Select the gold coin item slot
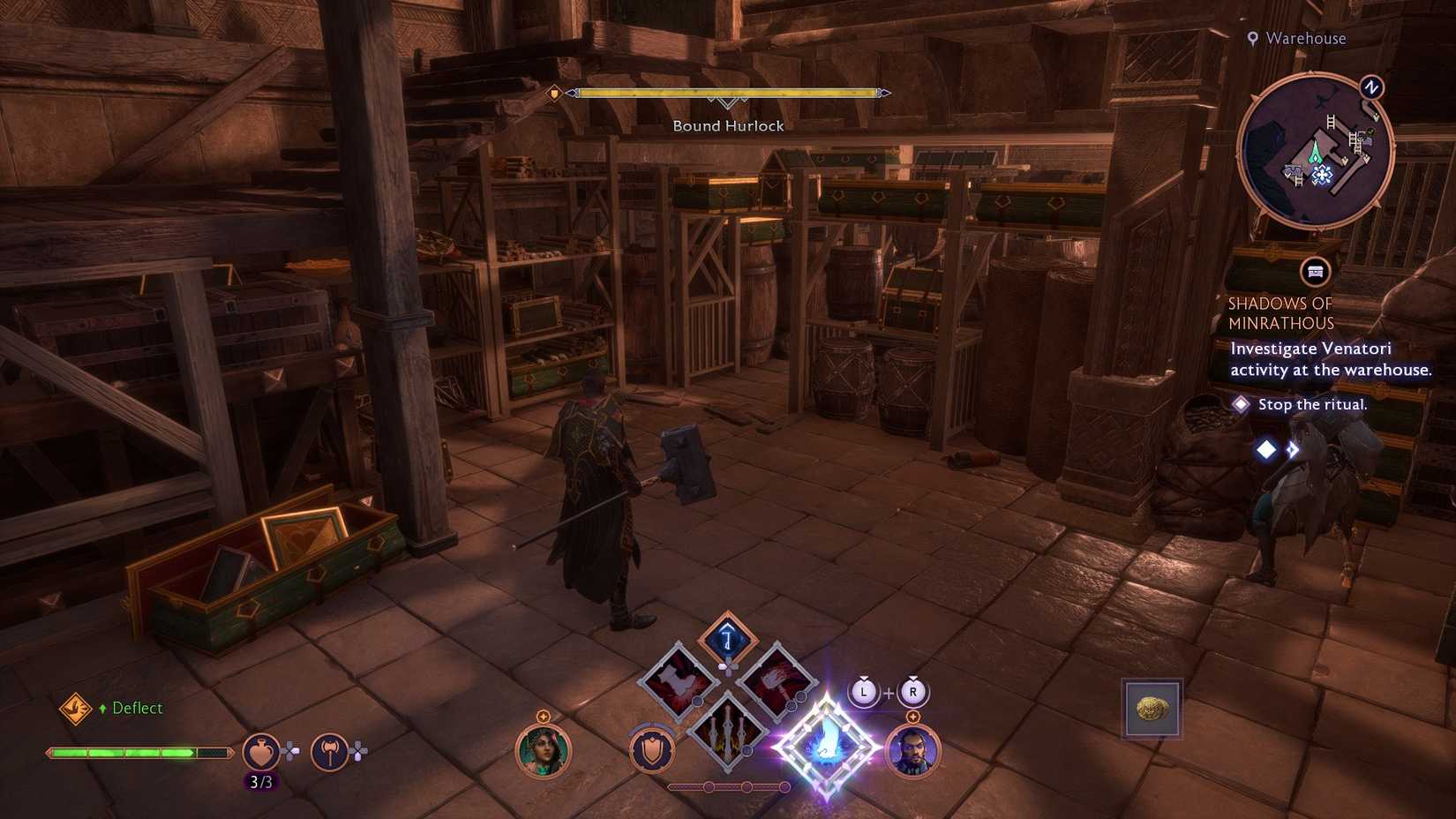Screen dimensions: 1456x819 coord(1152,706)
